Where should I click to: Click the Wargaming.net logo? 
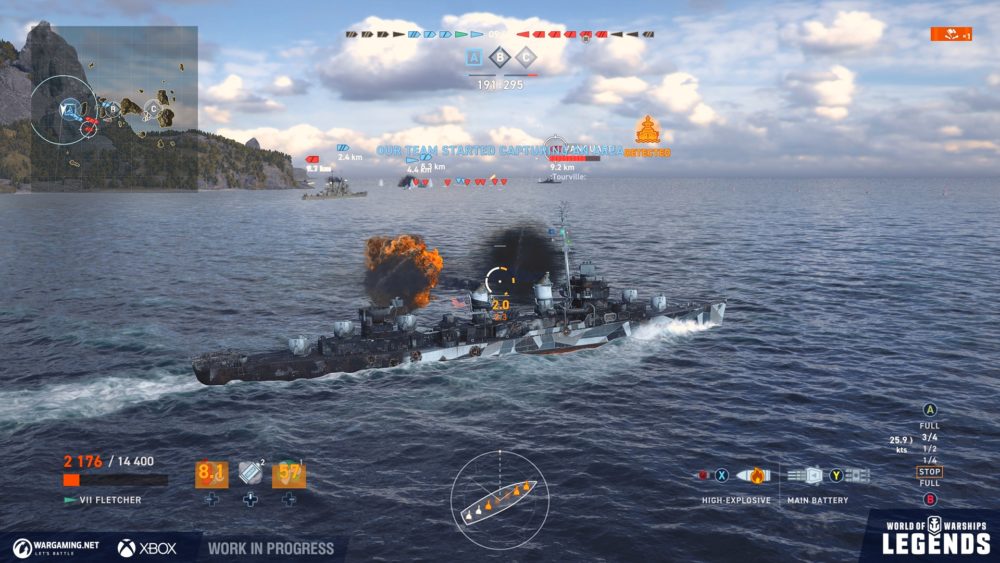[56, 548]
